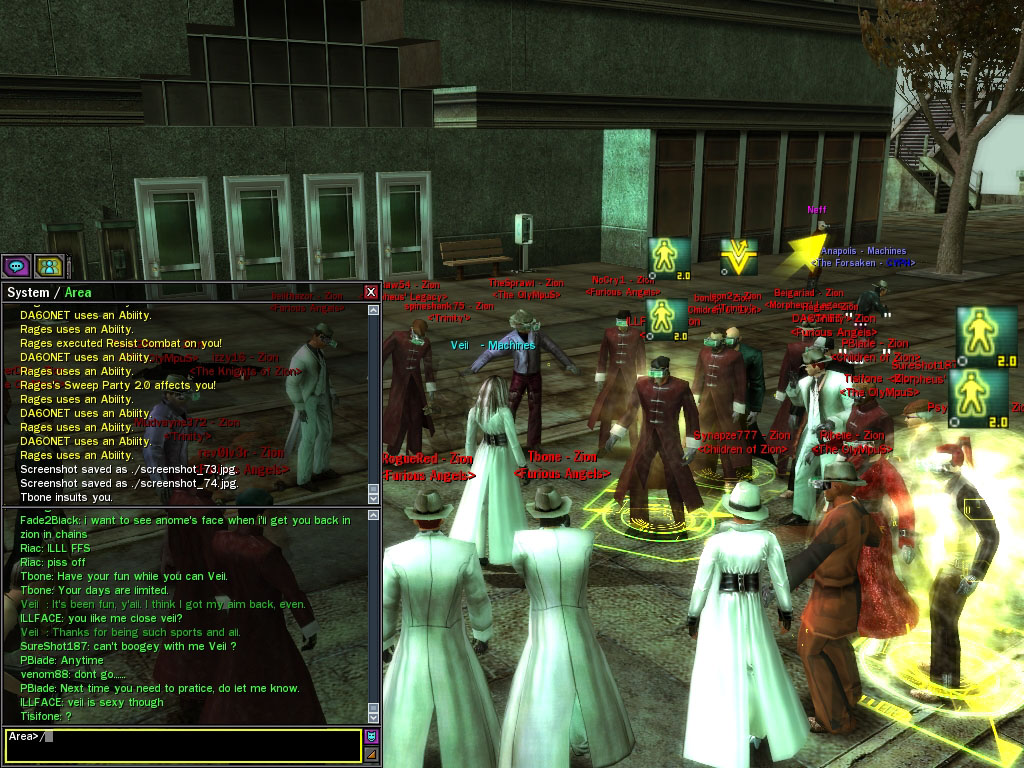Switch to the System chat tab
The height and width of the screenshot is (768, 1024).
pyautogui.click(x=28, y=292)
